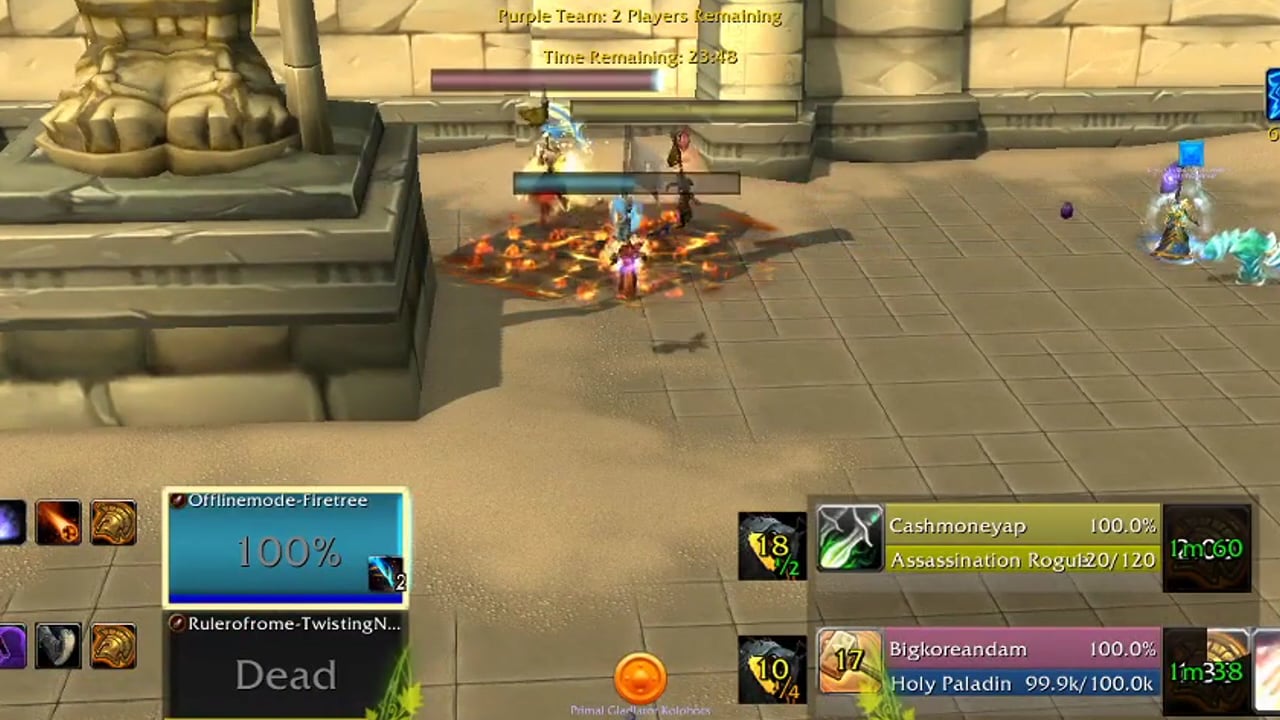The height and width of the screenshot is (720, 1280).
Task: Click the golden helmet icon beside the boot
Action: [x=113, y=646]
